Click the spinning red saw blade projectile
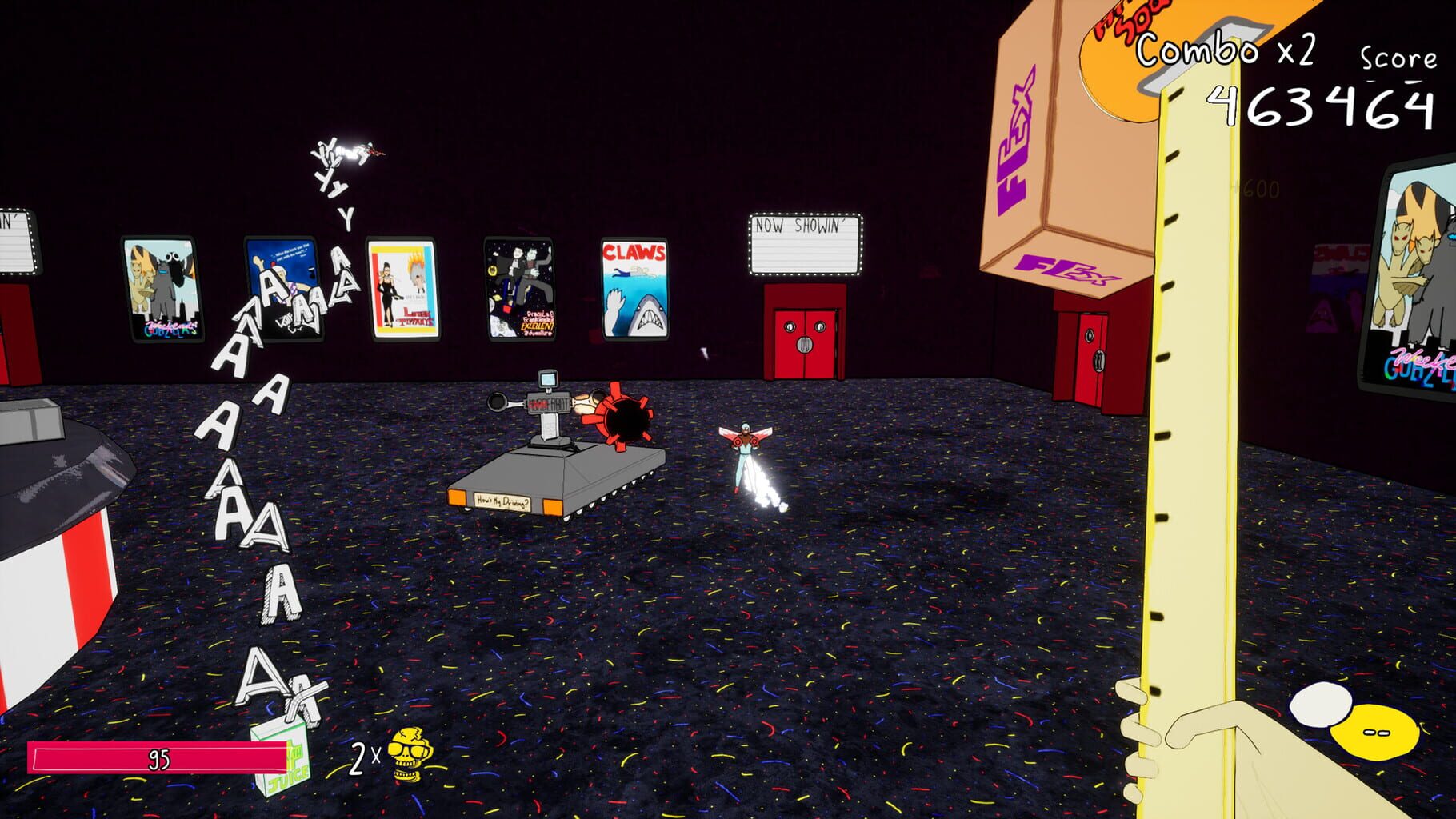 [623, 415]
